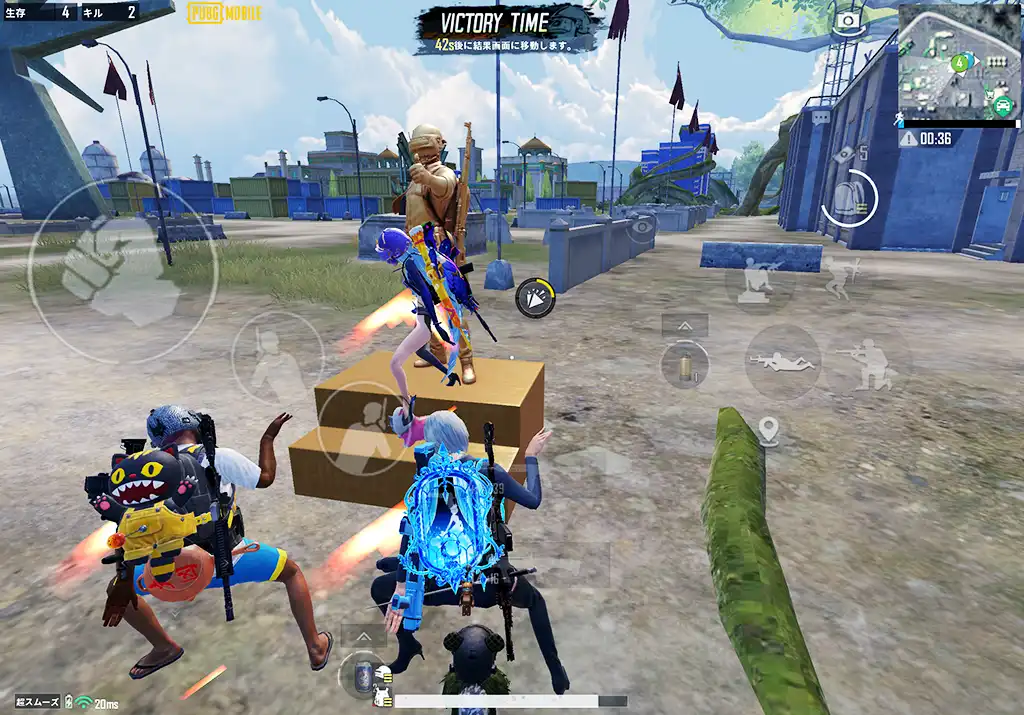
Task: Tap the yellow-ringed cone icon button
Action: pos(535,298)
